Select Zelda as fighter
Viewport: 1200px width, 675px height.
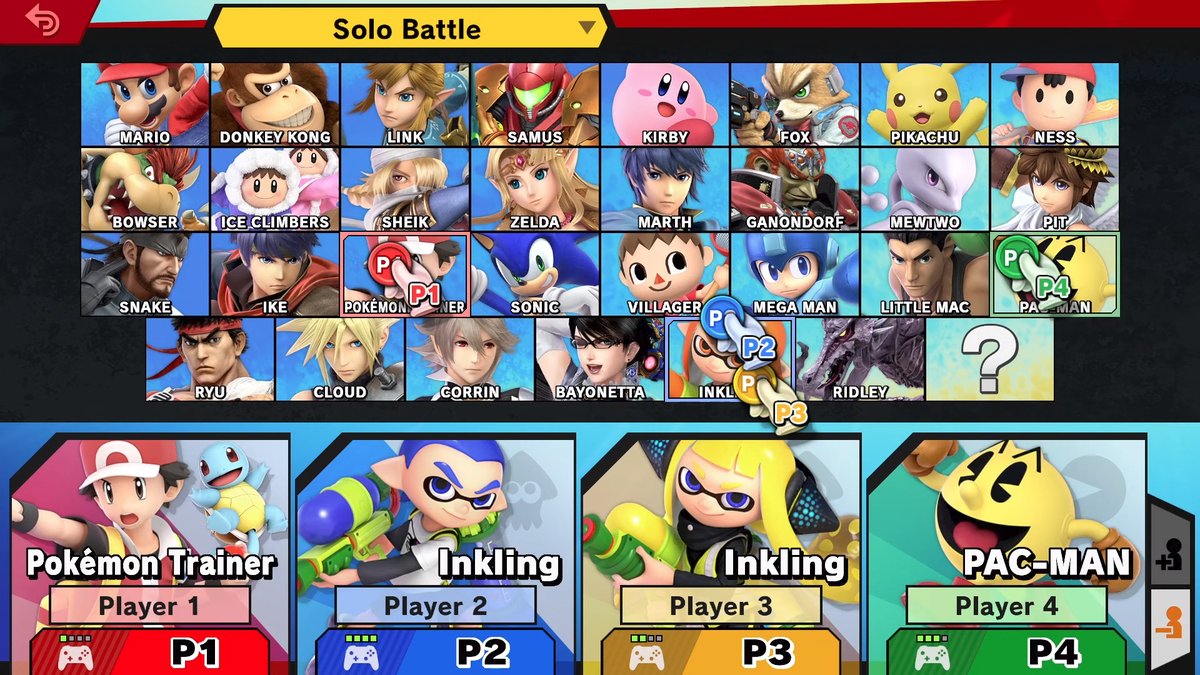point(535,189)
